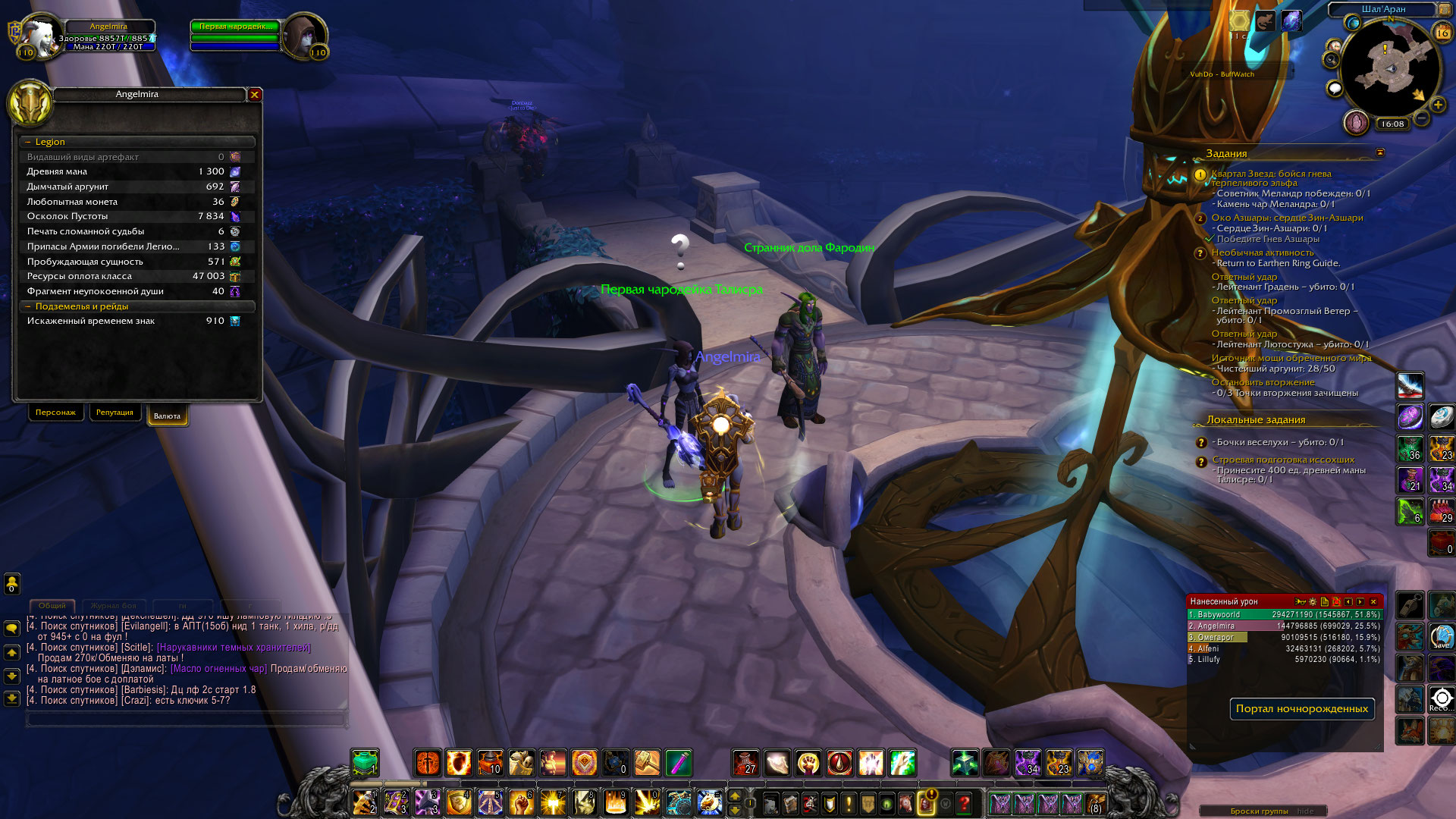
Task: Open the minimap clock showing 16:08
Action: click(x=1392, y=124)
